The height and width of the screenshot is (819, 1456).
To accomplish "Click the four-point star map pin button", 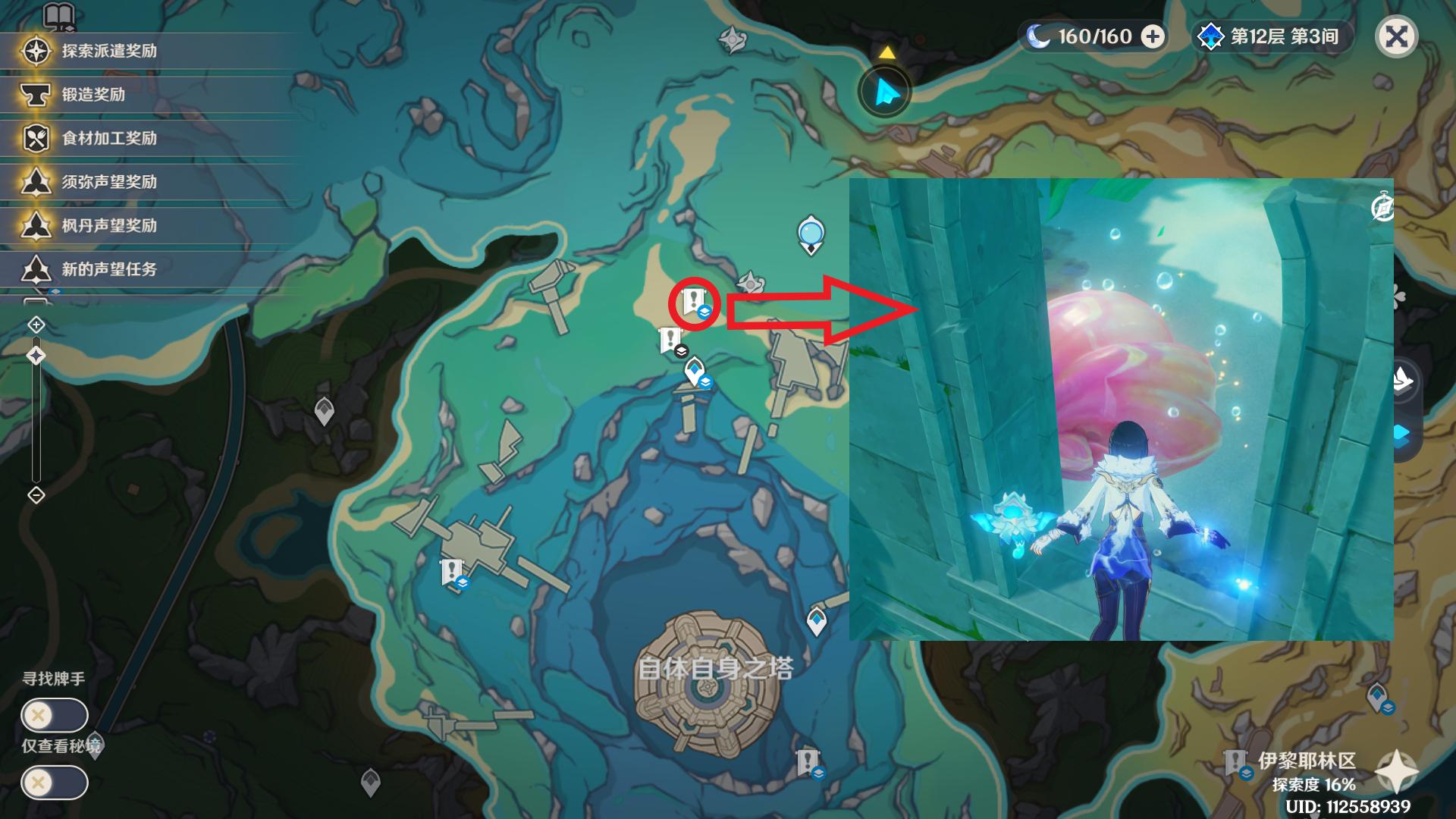I will (1396, 771).
